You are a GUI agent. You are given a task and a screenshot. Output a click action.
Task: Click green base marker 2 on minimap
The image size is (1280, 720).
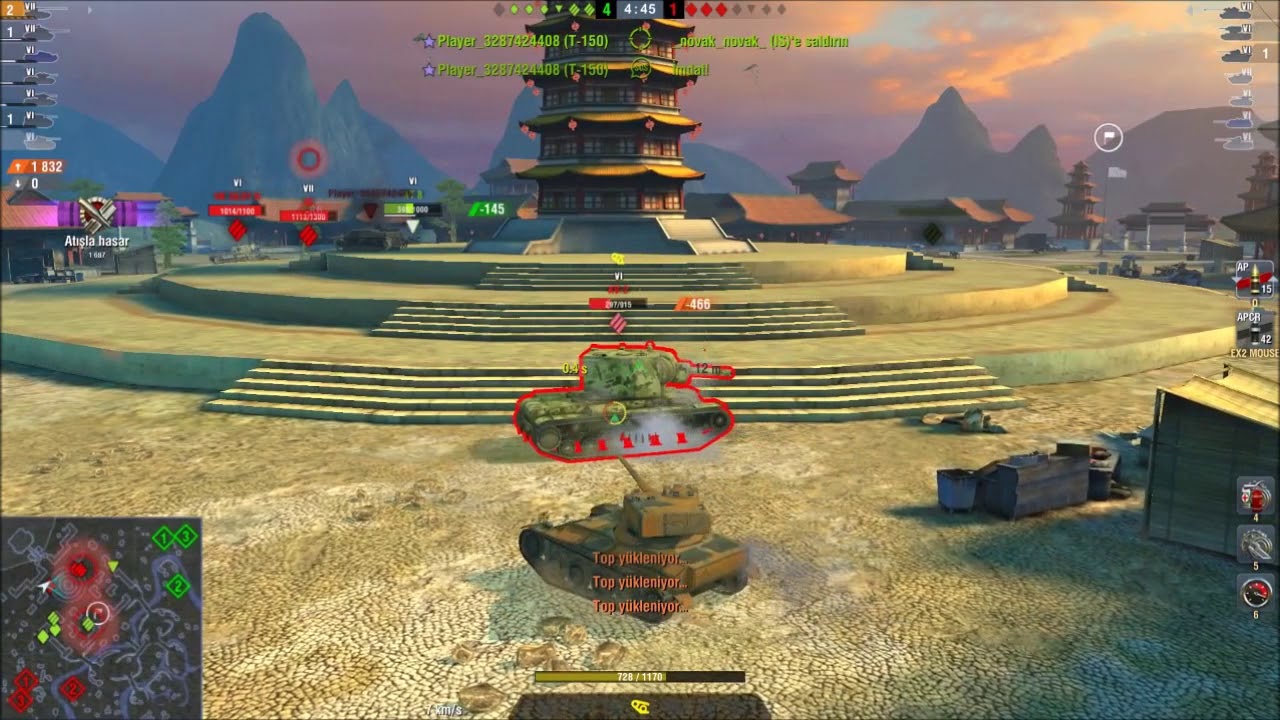(178, 585)
